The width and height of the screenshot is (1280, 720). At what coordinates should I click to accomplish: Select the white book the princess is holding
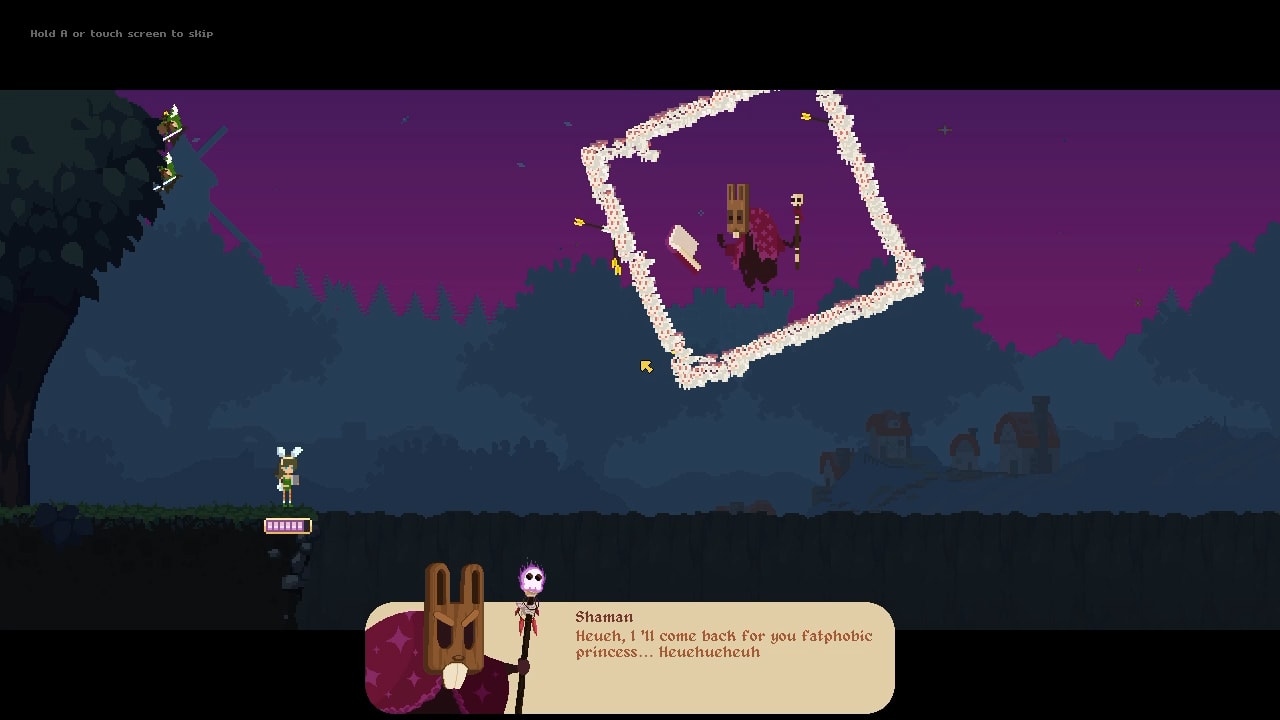[x=296, y=478]
